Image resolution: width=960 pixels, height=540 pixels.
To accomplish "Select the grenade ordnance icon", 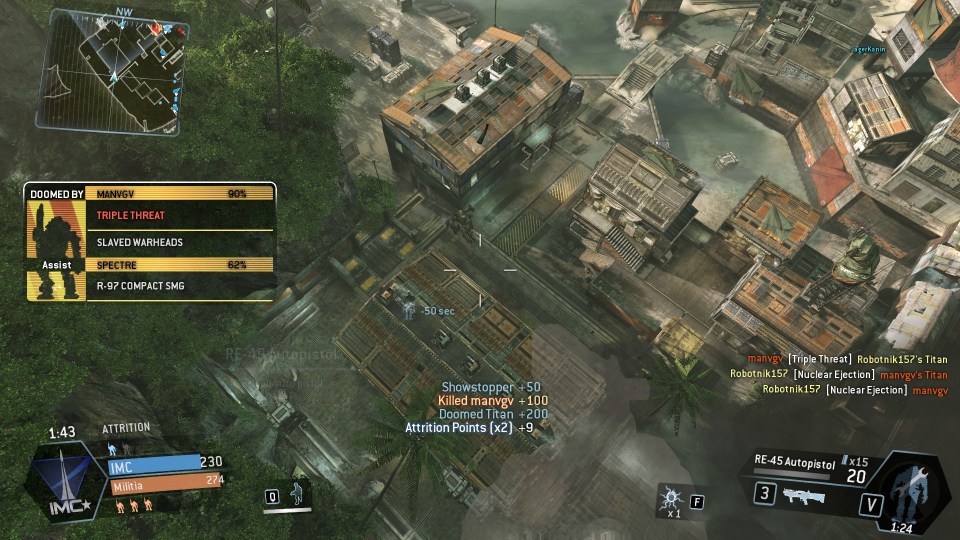I will coord(670,497).
